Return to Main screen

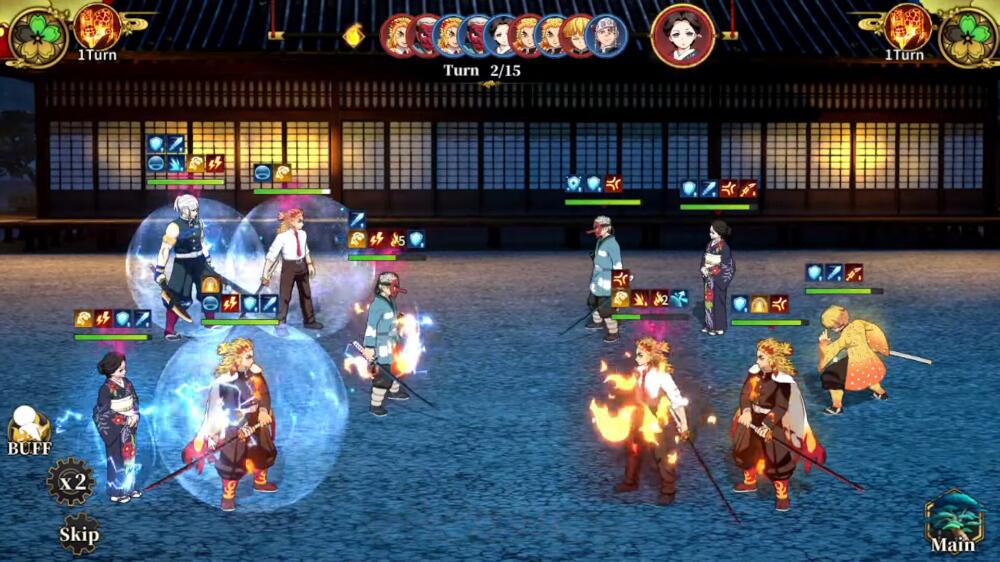click(x=953, y=521)
